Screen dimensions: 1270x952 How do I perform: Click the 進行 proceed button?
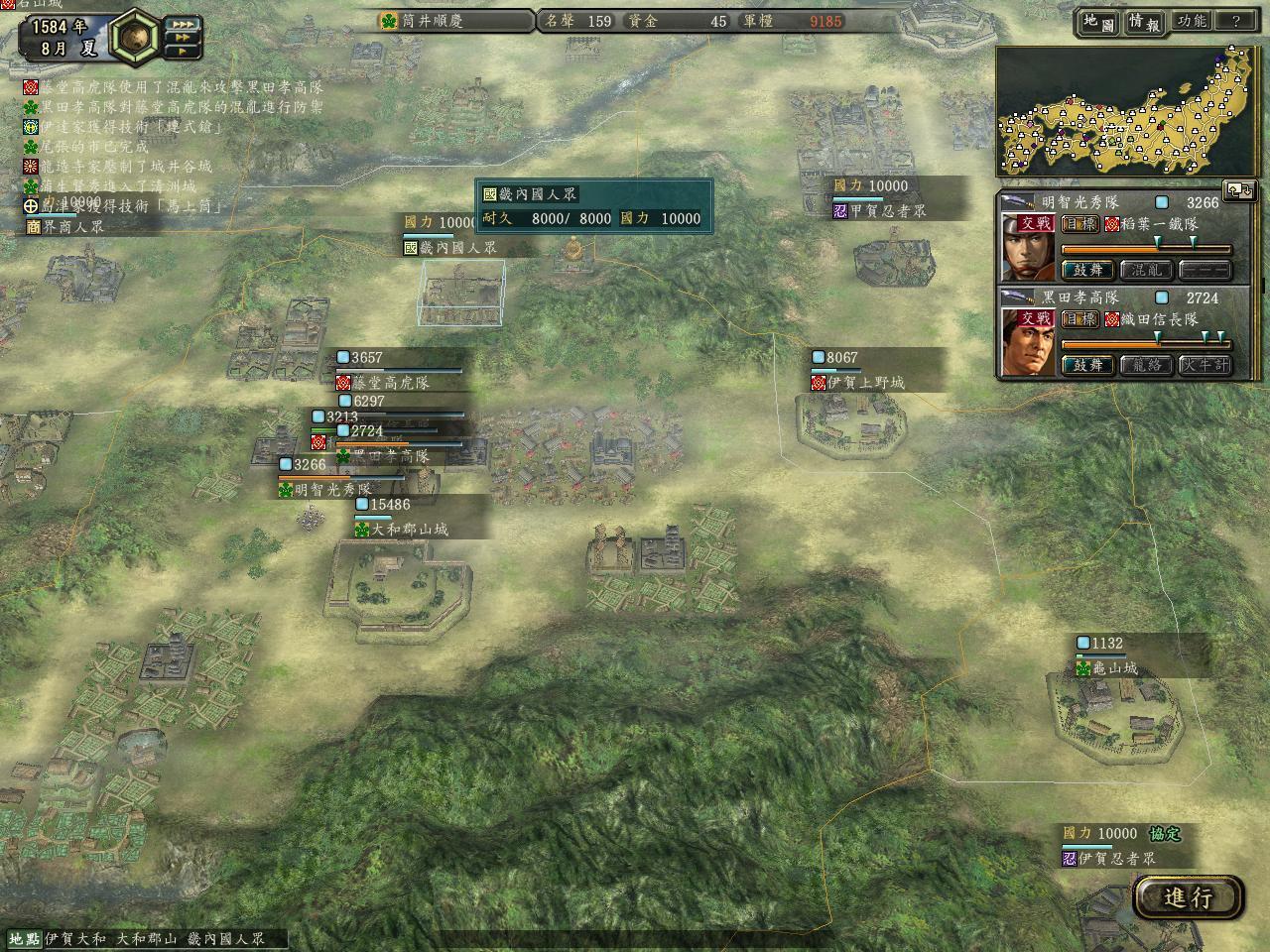click(x=1188, y=897)
